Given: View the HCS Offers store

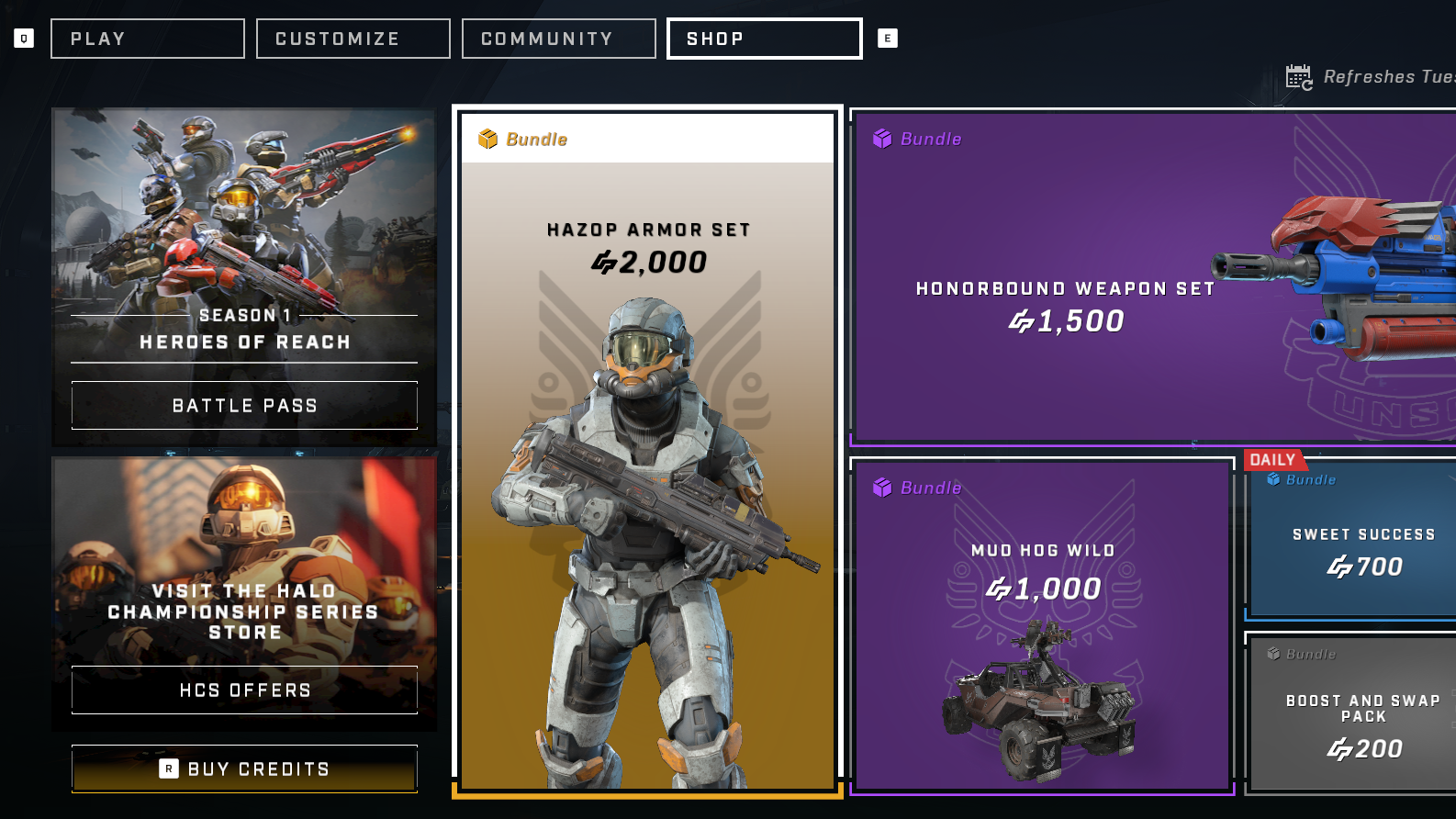Looking at the screenshot, I should (x=244, y=690).
